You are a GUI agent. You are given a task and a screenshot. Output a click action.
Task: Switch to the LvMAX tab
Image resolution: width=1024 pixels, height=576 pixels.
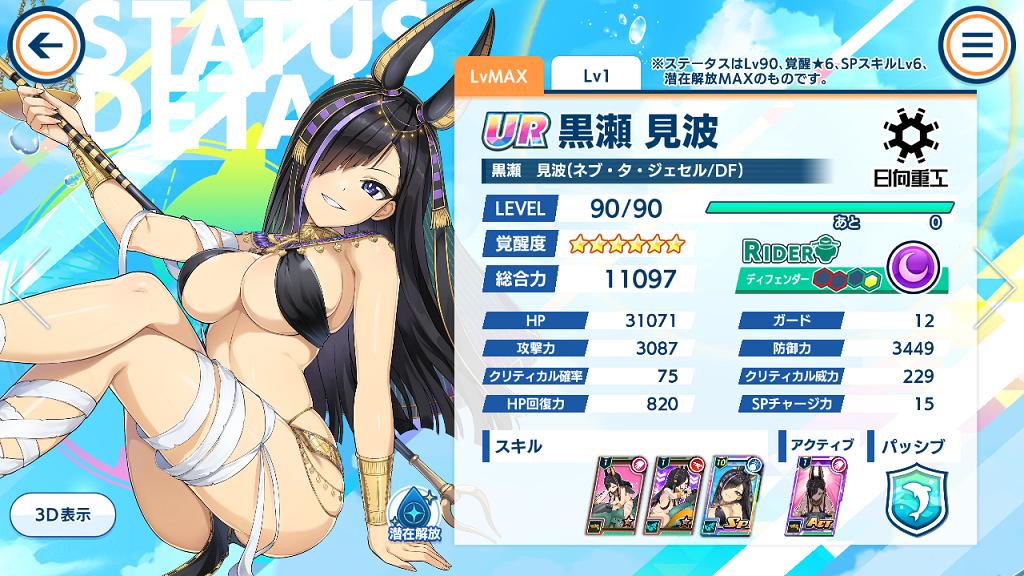(498, 75)
